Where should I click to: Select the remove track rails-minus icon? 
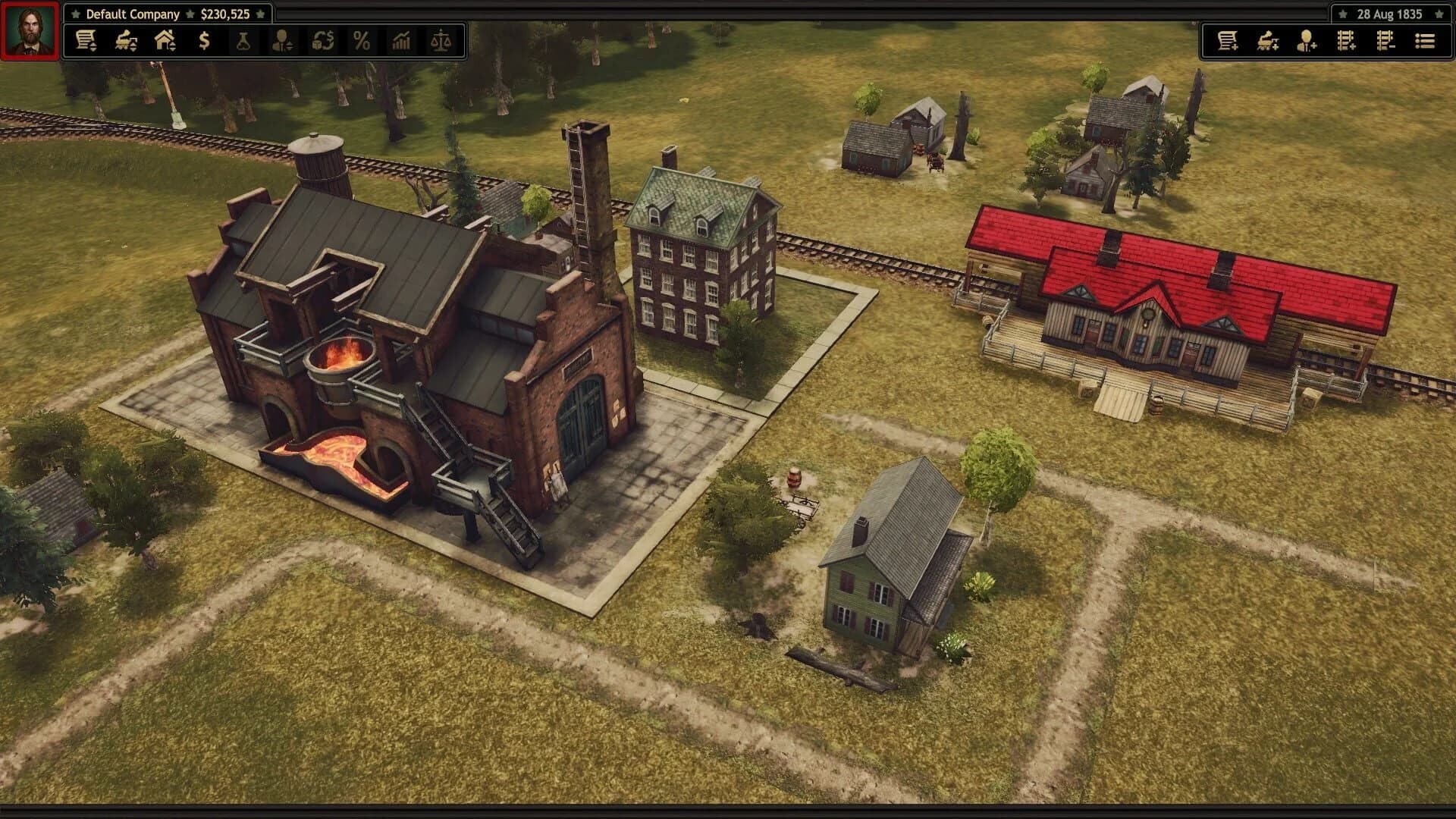point(1385,42)
